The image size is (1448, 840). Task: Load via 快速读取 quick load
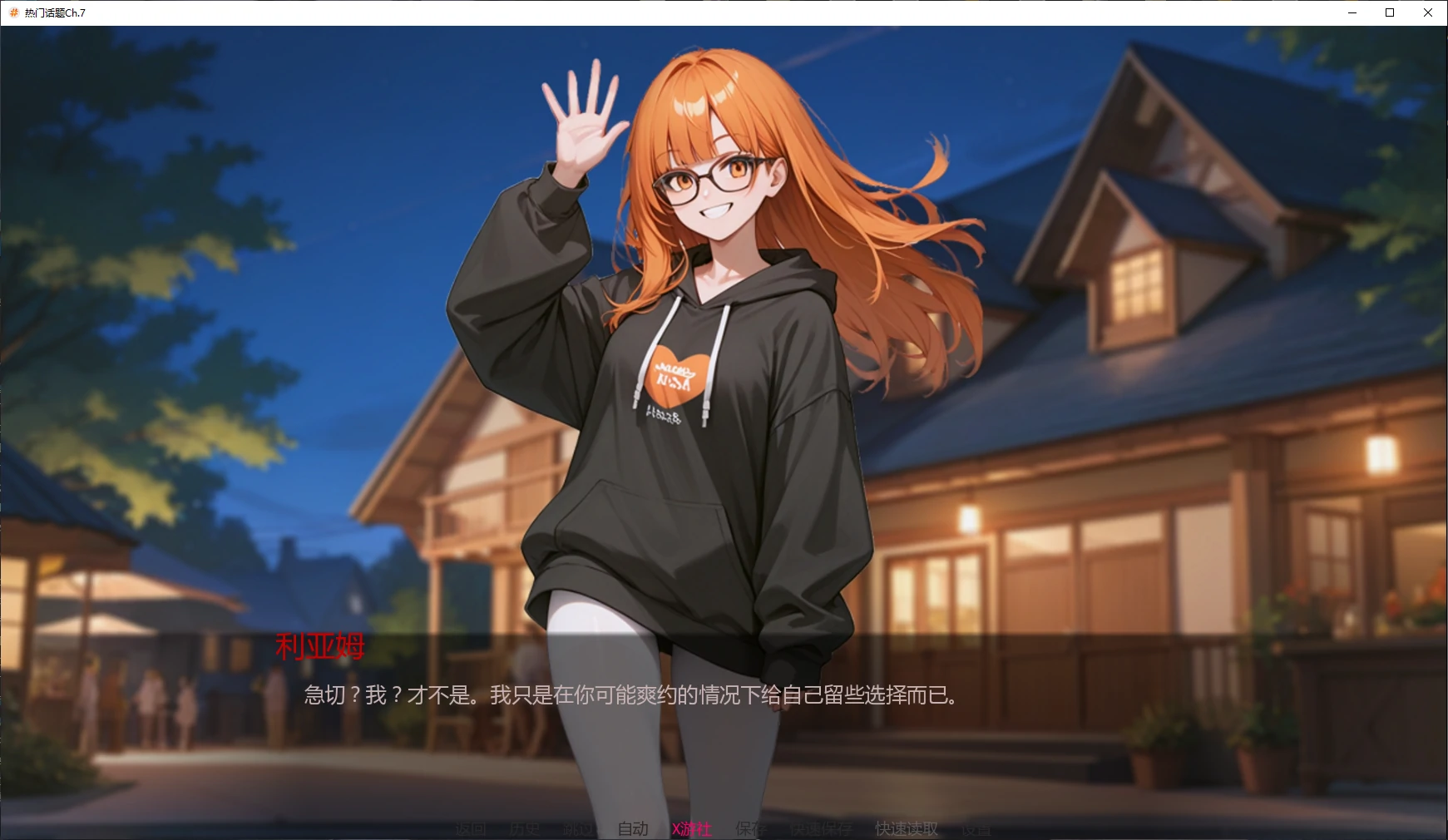(x=905, y=828)
